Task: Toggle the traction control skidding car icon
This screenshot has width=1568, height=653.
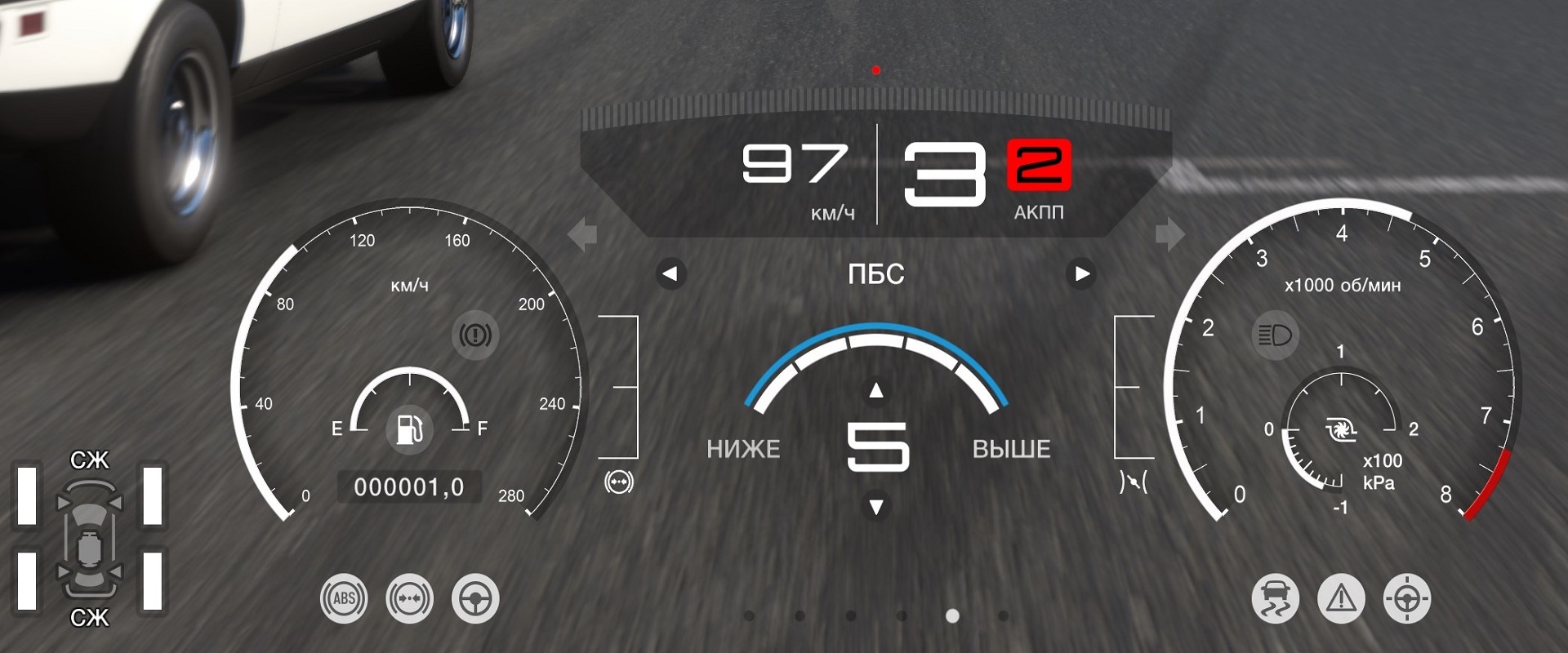Action: 1275,598
